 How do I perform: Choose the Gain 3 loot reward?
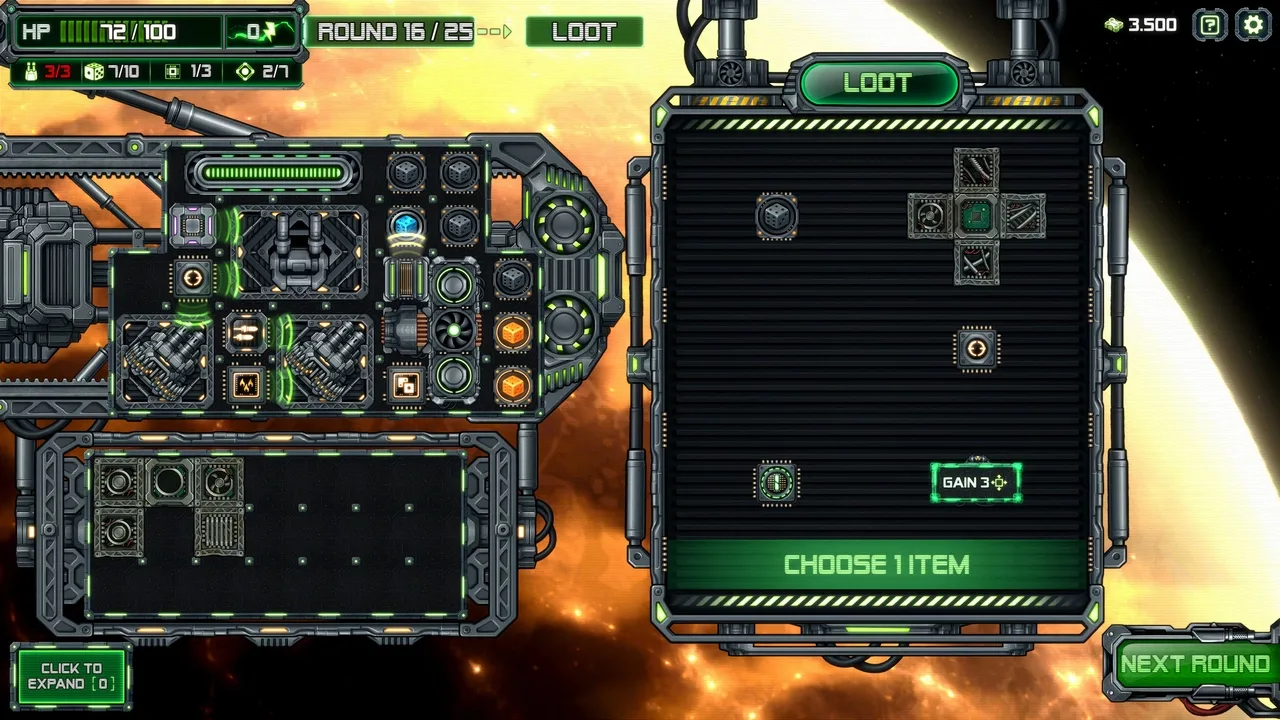coord(976,482)
